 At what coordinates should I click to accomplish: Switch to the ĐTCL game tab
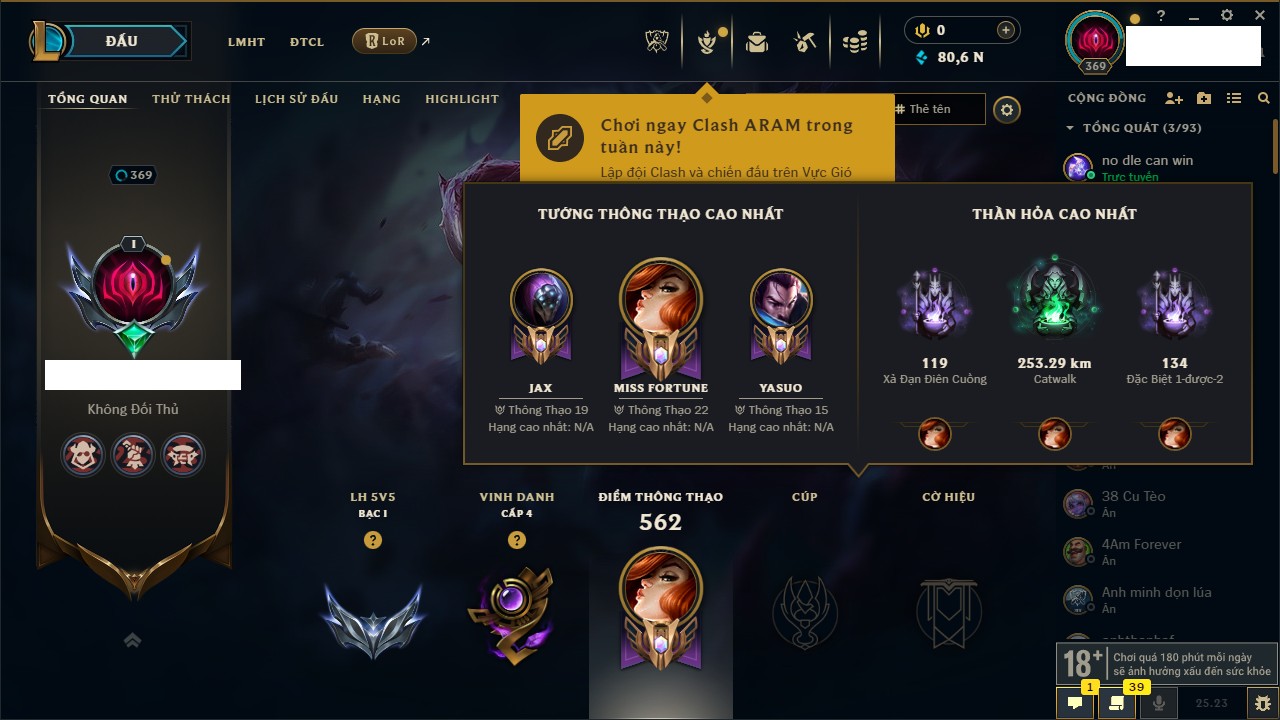[x=307, y=42]
